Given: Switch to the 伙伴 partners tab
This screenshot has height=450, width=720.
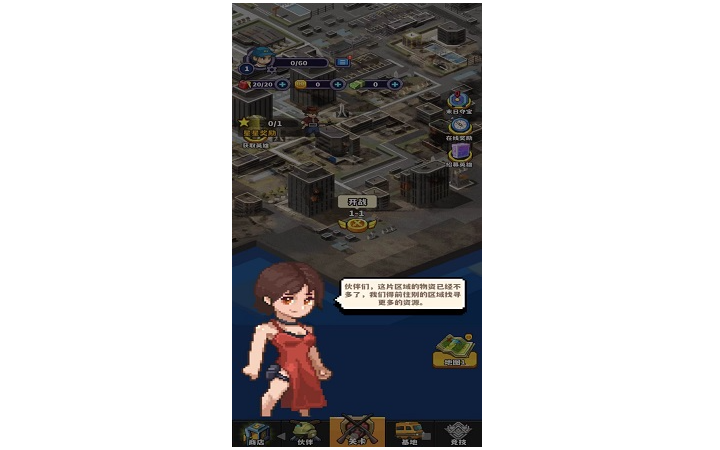Looking at the screenshot, I should coord(304,433).
